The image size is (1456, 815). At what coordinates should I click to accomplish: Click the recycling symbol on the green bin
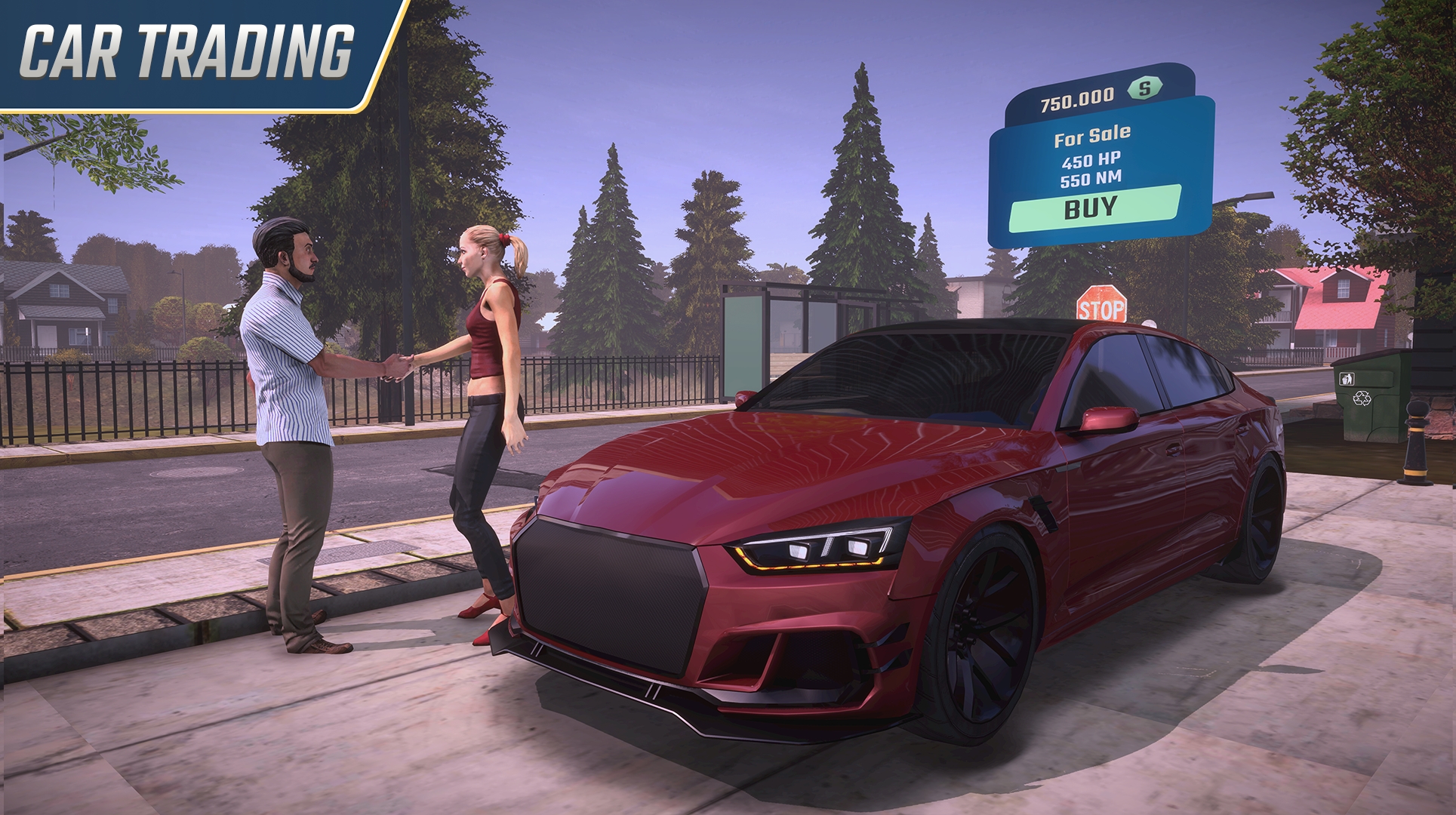coord(1362,398)
